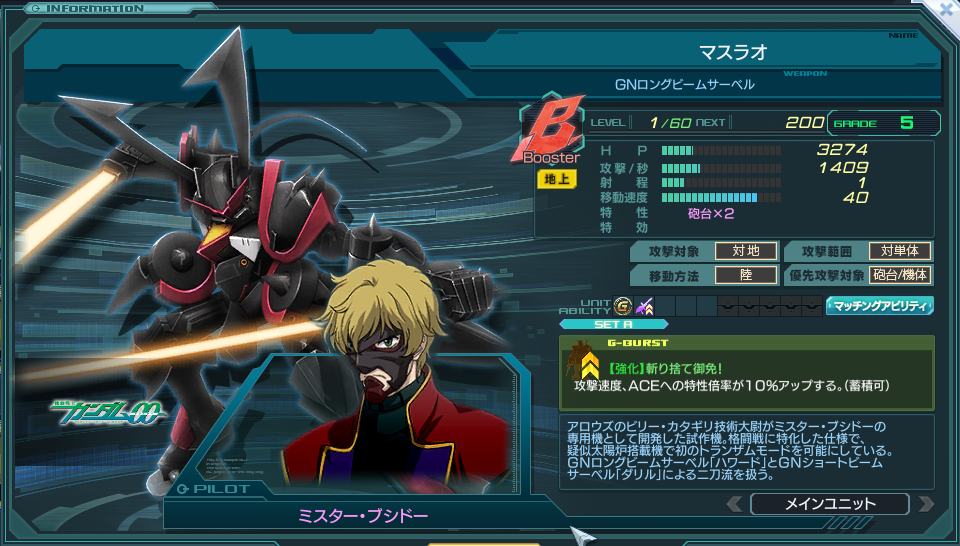Show the next unit with the right arrow
This screenshot has width=960, height=546.
click(925, 504)
